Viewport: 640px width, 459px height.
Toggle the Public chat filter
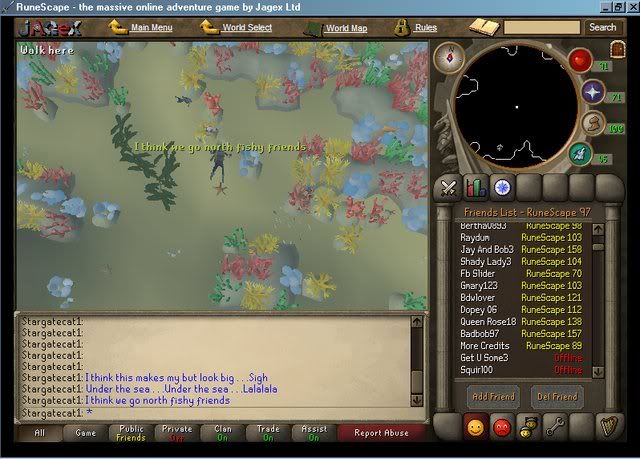(131, 433)
